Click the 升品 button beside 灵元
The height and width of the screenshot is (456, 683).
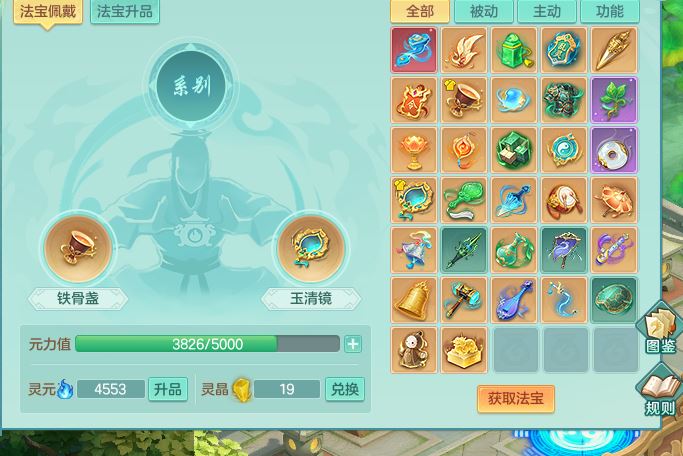point(167,389)
